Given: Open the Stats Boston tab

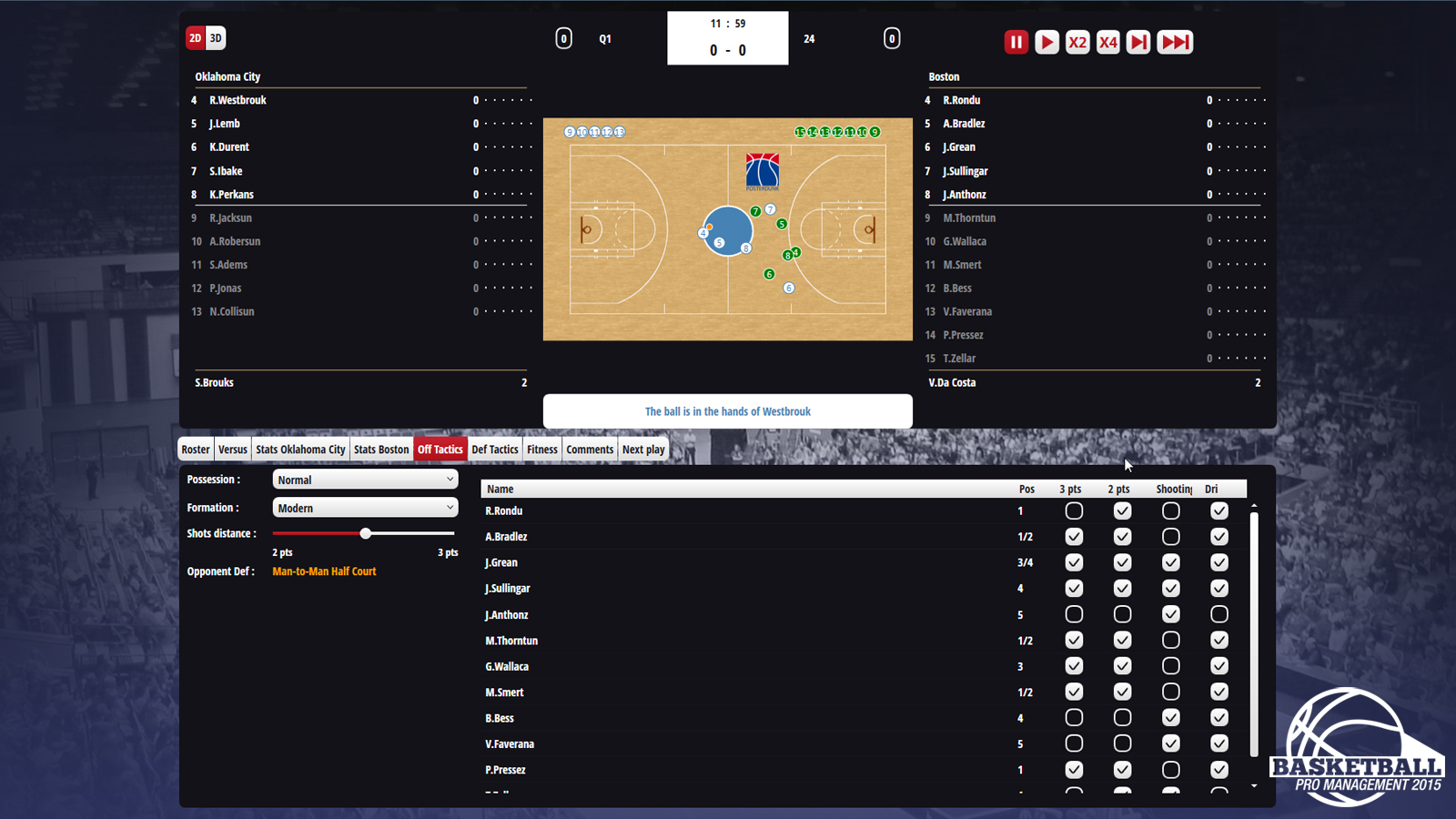Looking at the screenshot, I should click(381, 449).
